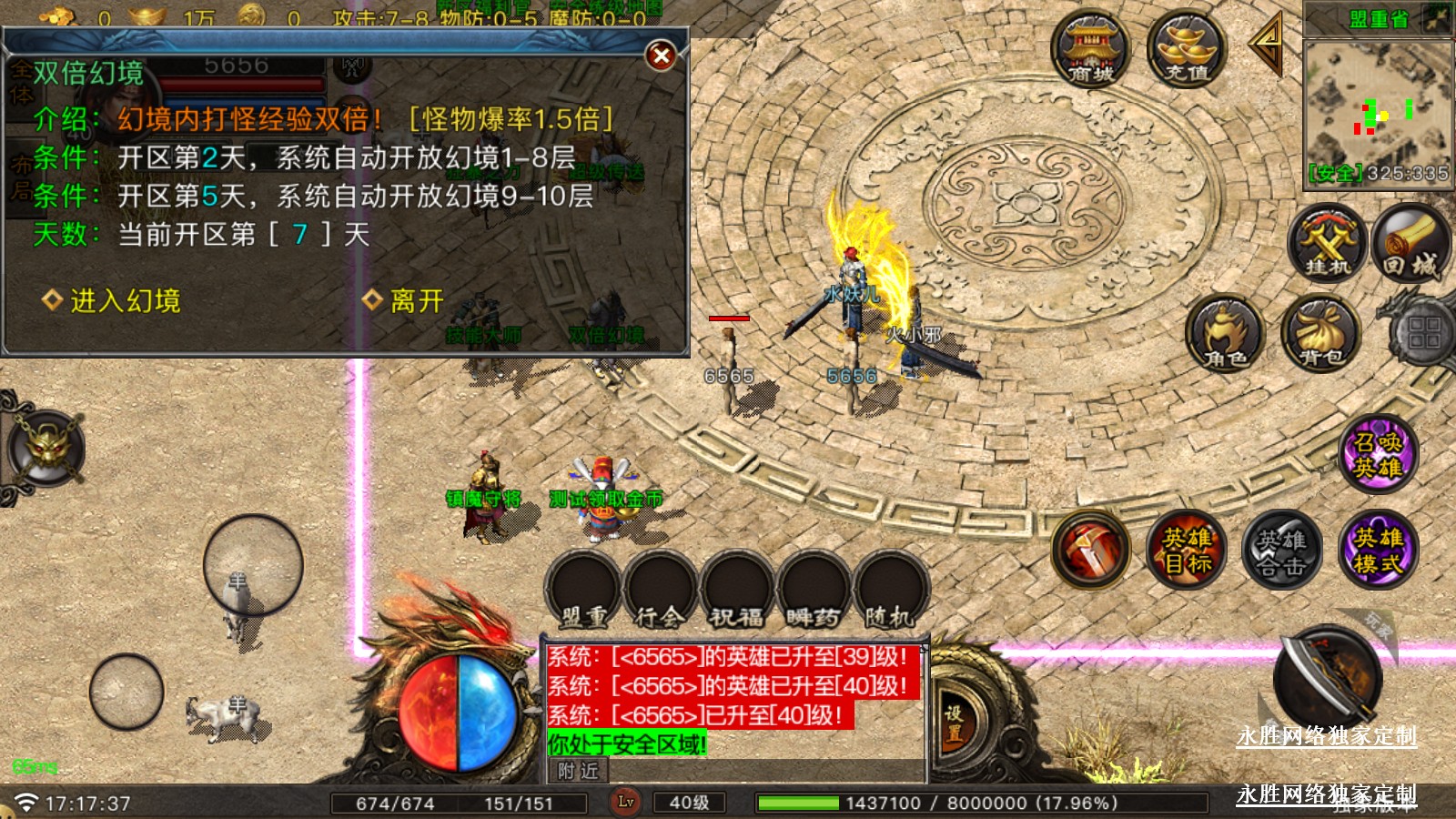This screenshot has width=1456, height=819.
Task: Open the 背包 inventory bag
Action: coord(1320,334)
